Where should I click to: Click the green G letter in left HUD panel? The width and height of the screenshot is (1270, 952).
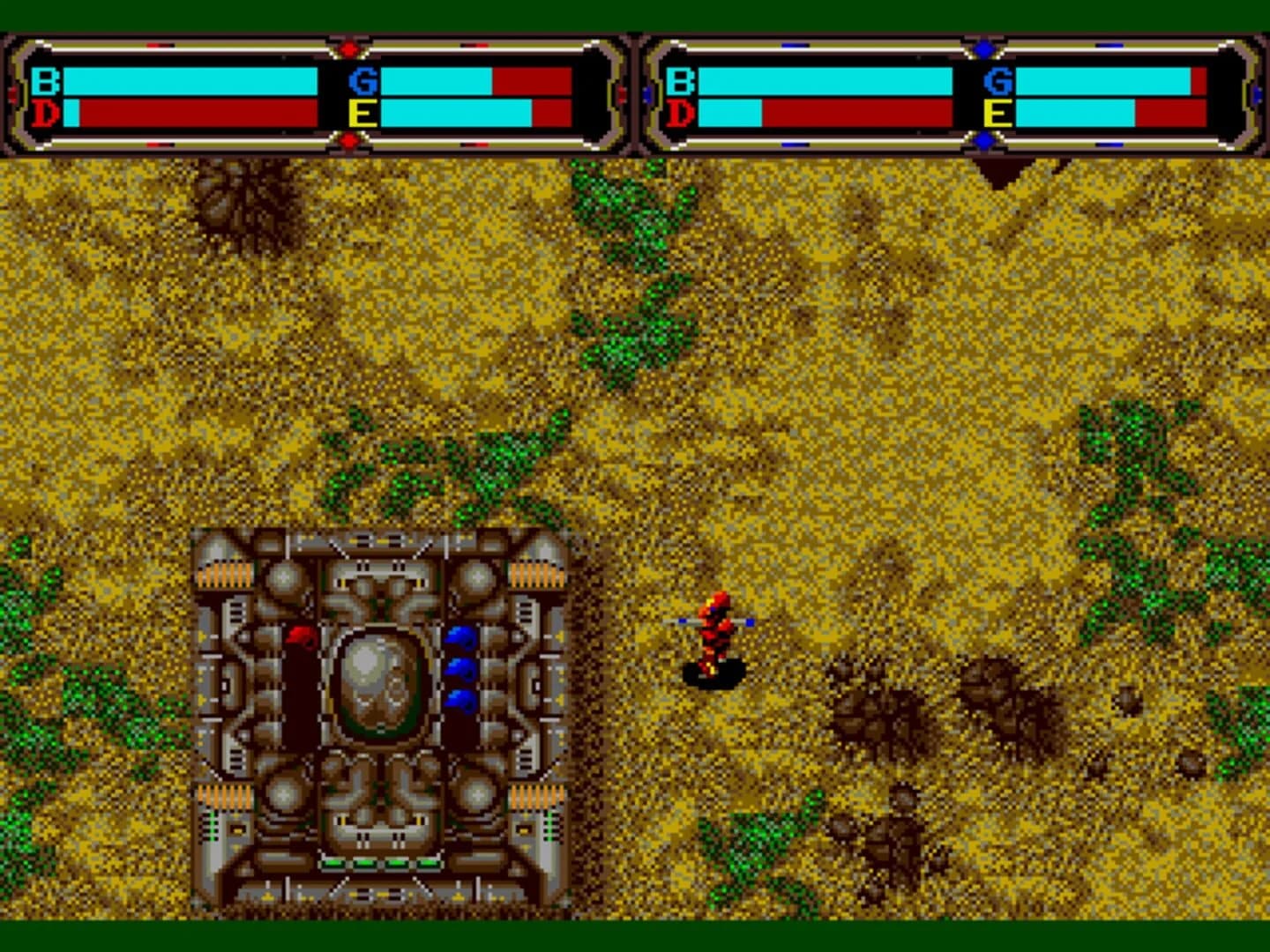pos(363,81)
